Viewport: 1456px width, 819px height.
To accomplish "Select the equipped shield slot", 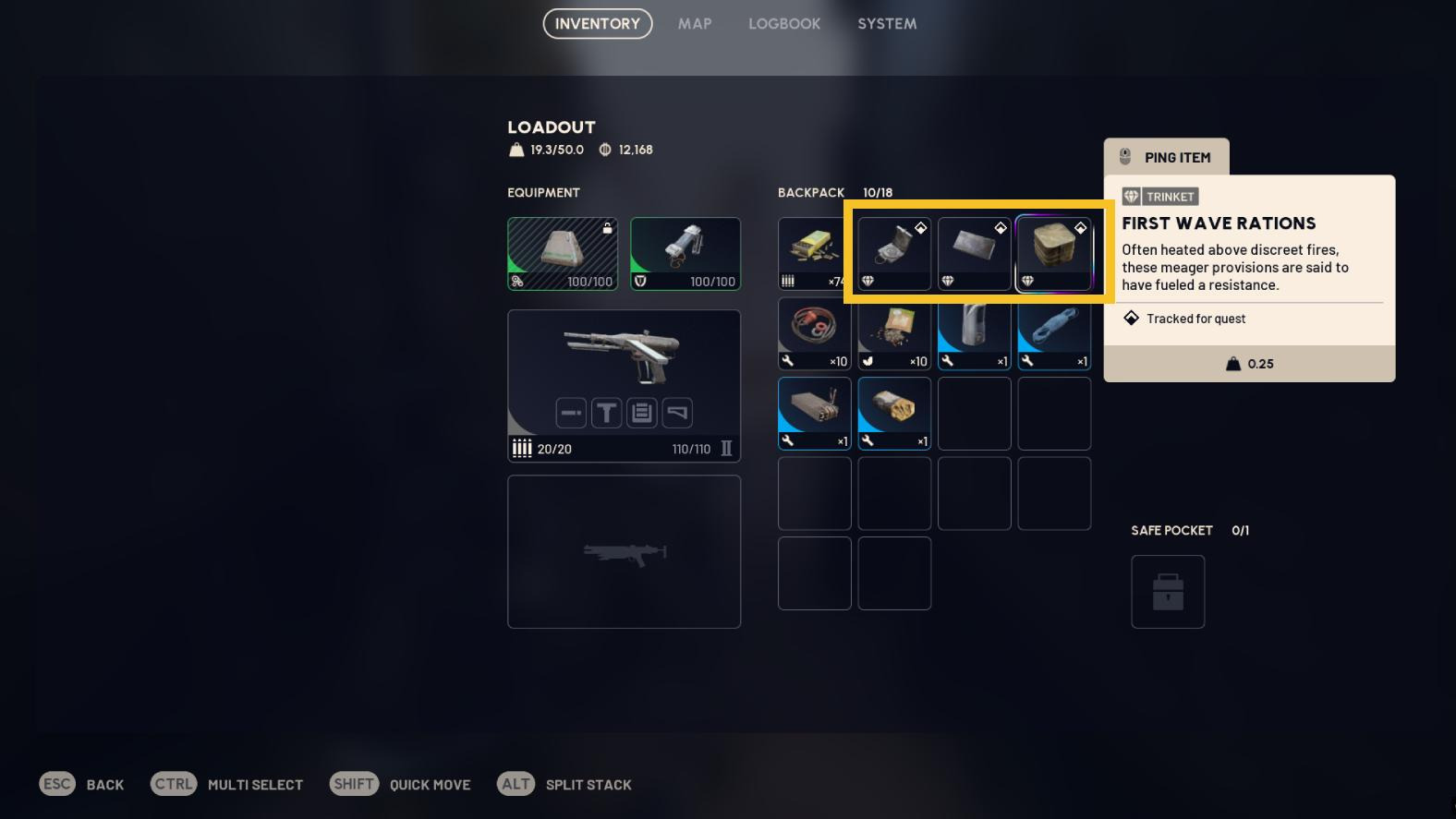I will point(685,254).
